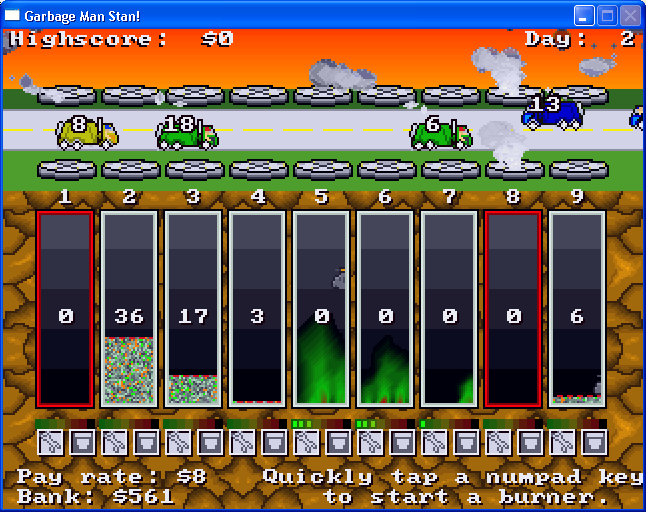This screenshot has height=512, width=646.
Task: Choose red-bordered garbage pit number 1
Action: [65, 308]
